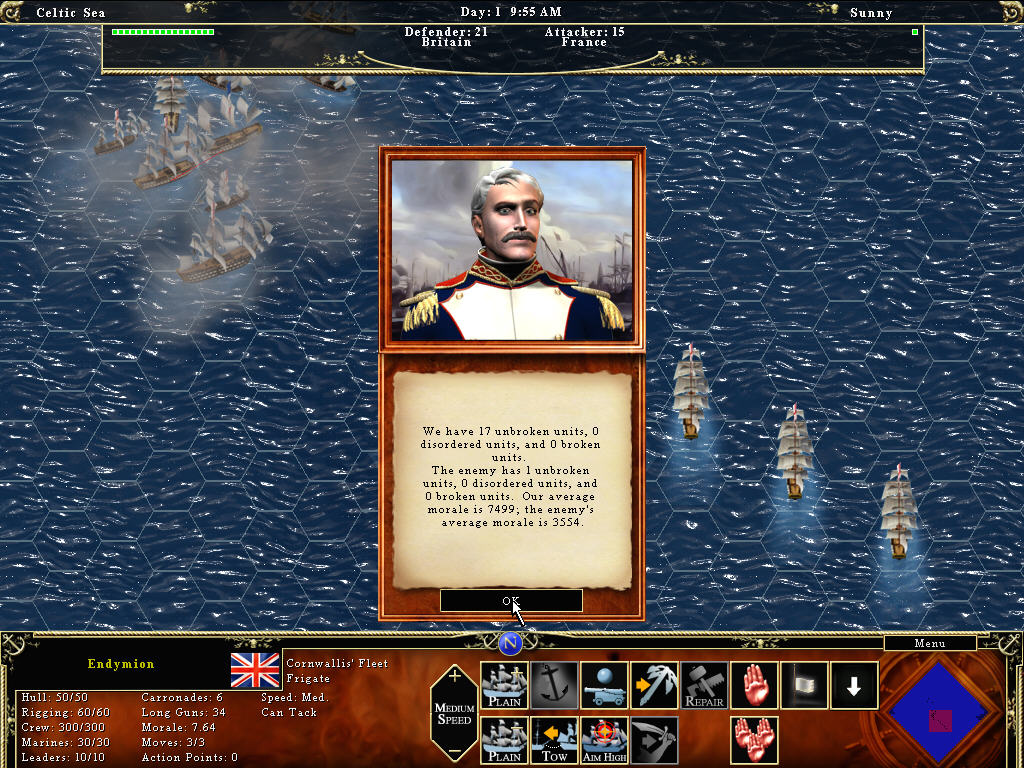Activate the three red hands command
This screenshot has width=1024, height=768.
click(755, 740)
